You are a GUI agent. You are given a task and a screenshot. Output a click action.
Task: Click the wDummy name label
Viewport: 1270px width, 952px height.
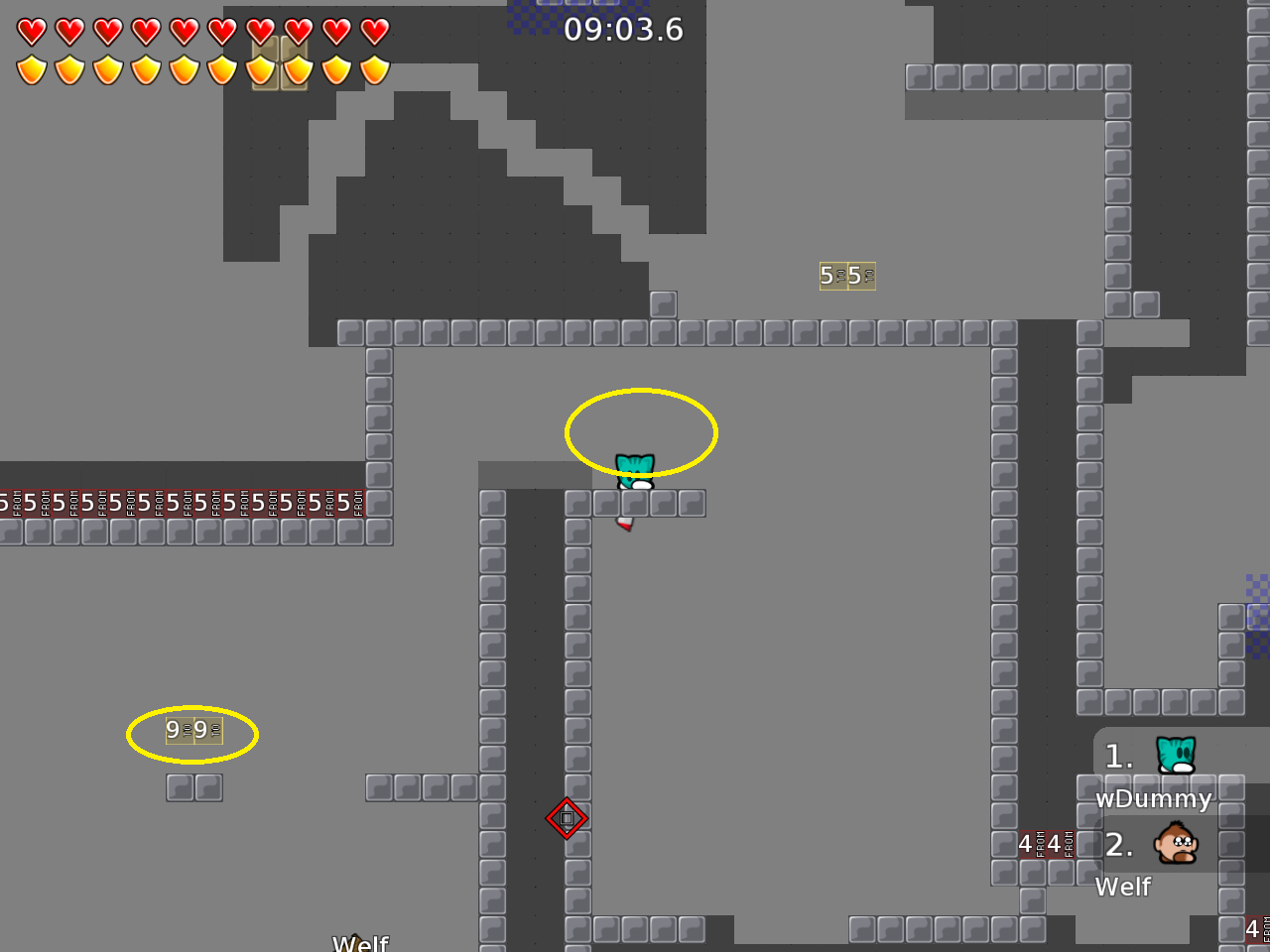(1152, 799)
